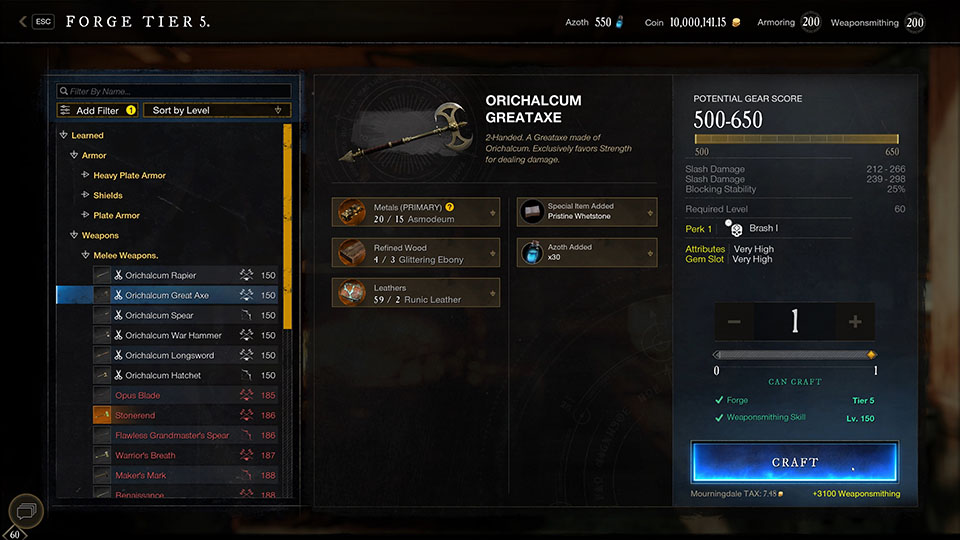
Task: Open the Add Filter options
Action: [97, 110]
